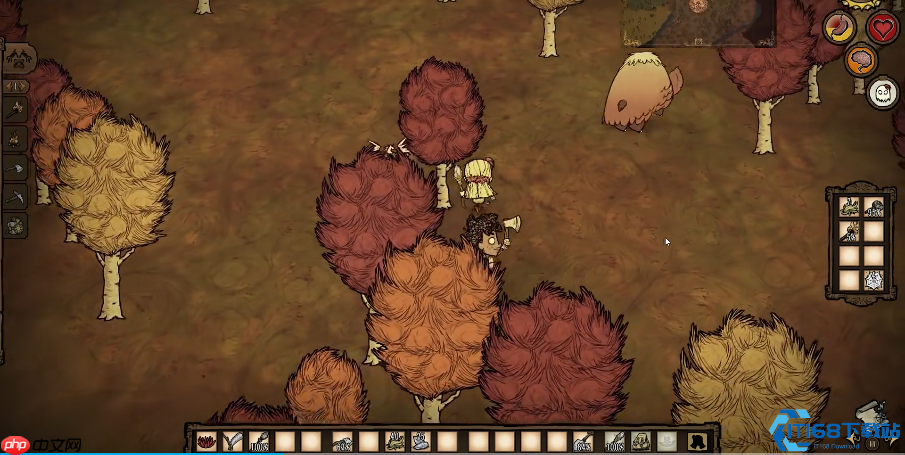The height and width of the screenshot is (455, 905).
Task: Pick the axe recipe in crafting bar
Action: pyautogui.click(x=16, y=169)
